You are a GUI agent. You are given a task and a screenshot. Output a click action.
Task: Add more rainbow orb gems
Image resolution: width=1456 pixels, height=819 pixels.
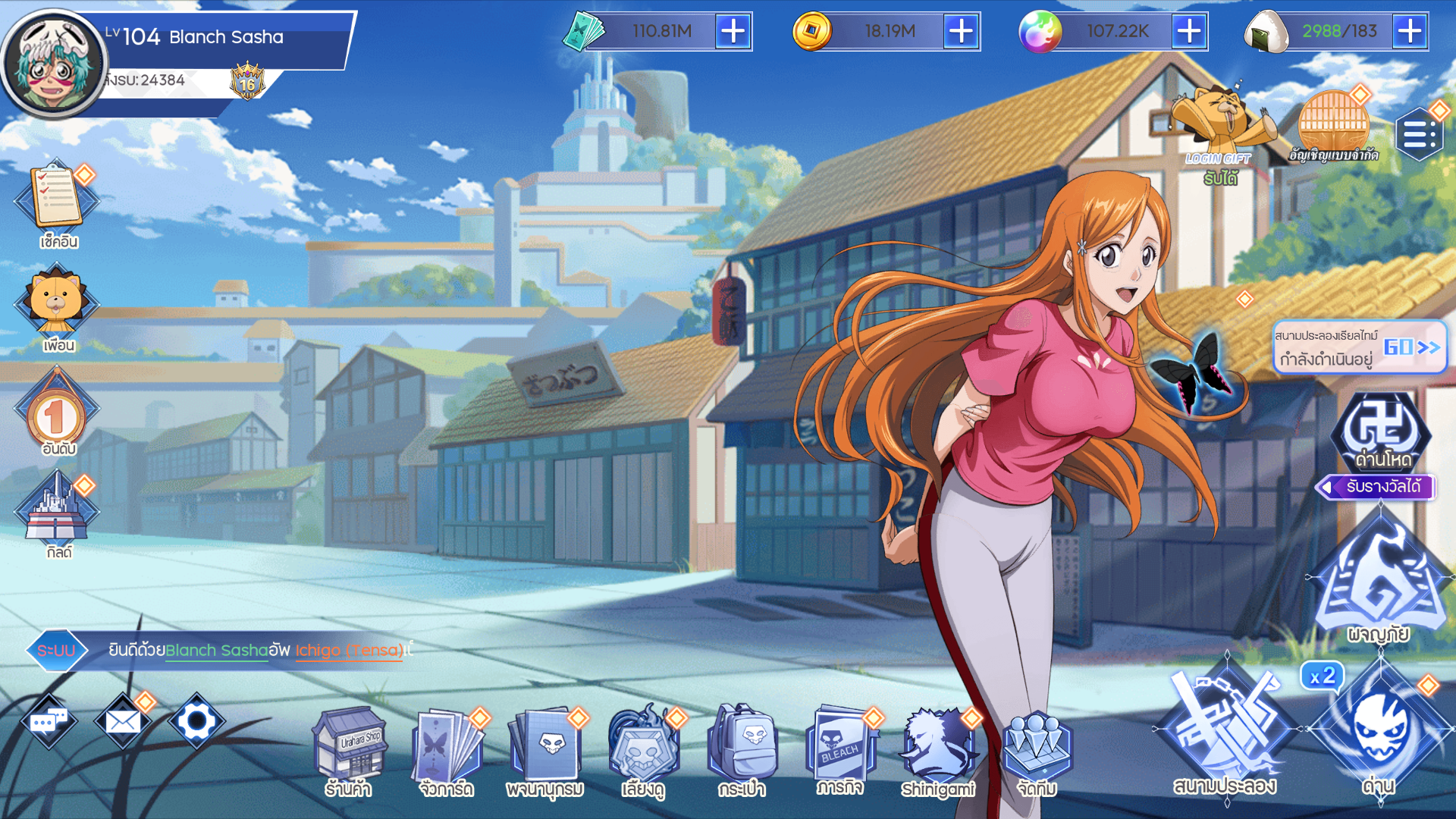1189,32
